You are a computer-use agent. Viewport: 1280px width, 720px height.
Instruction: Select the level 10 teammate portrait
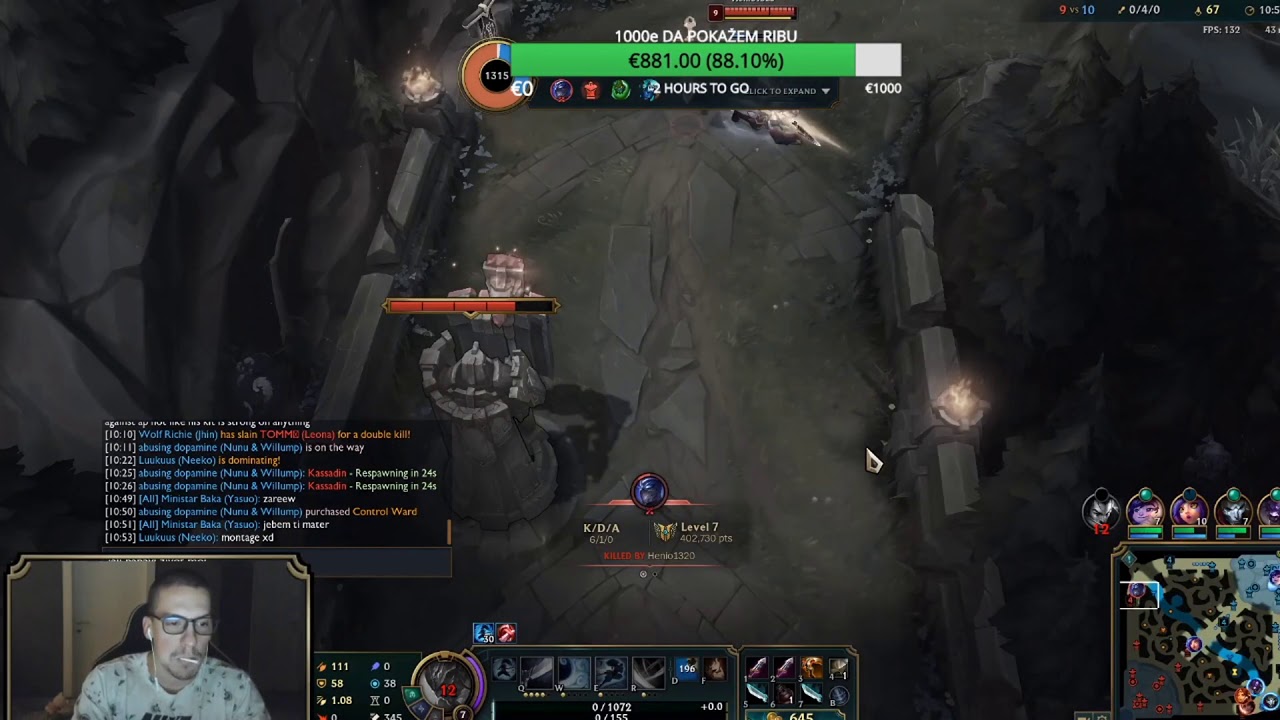pyautogui.click(x=1189, y=510)
